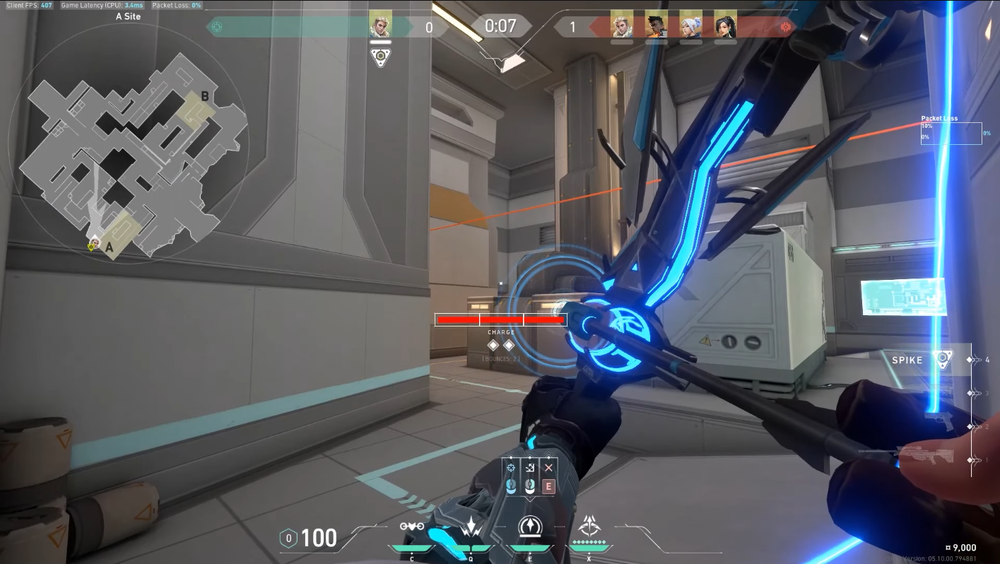Select the dark-haired agent portrait in the top bar
Viewport: 1000px width, 564px height.
point(724,25)
